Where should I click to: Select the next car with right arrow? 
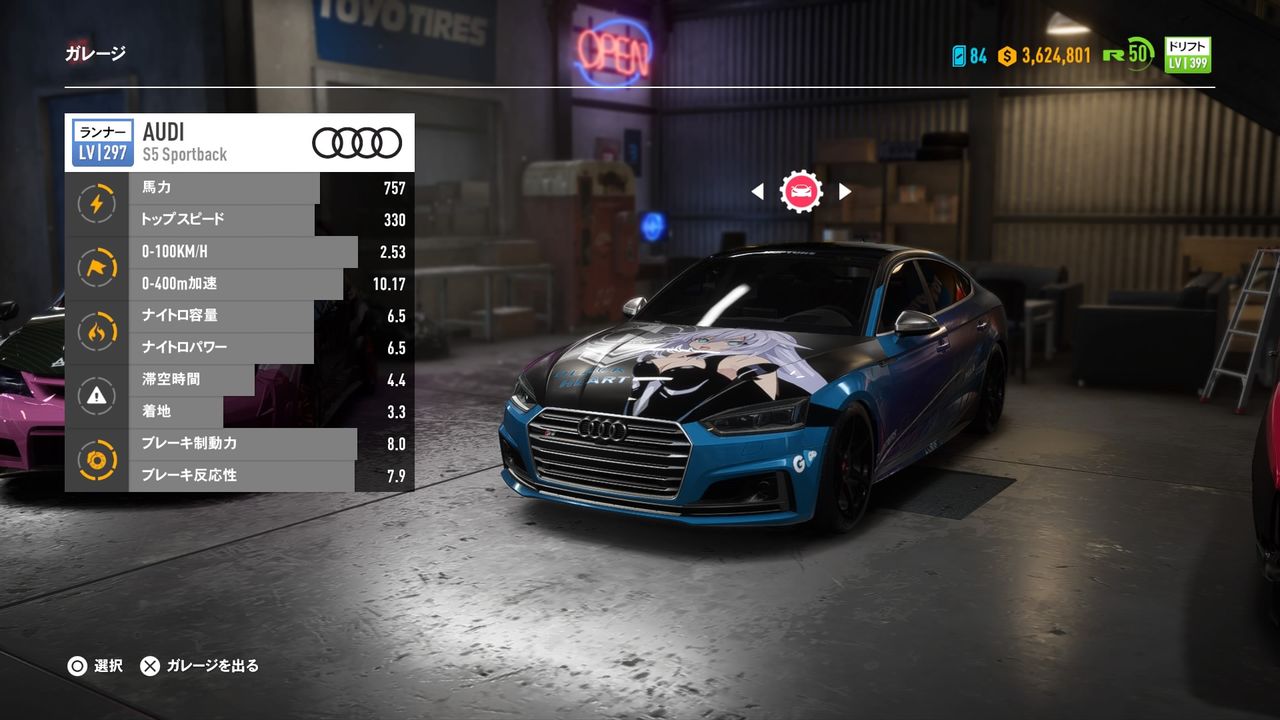click(845, 191)
